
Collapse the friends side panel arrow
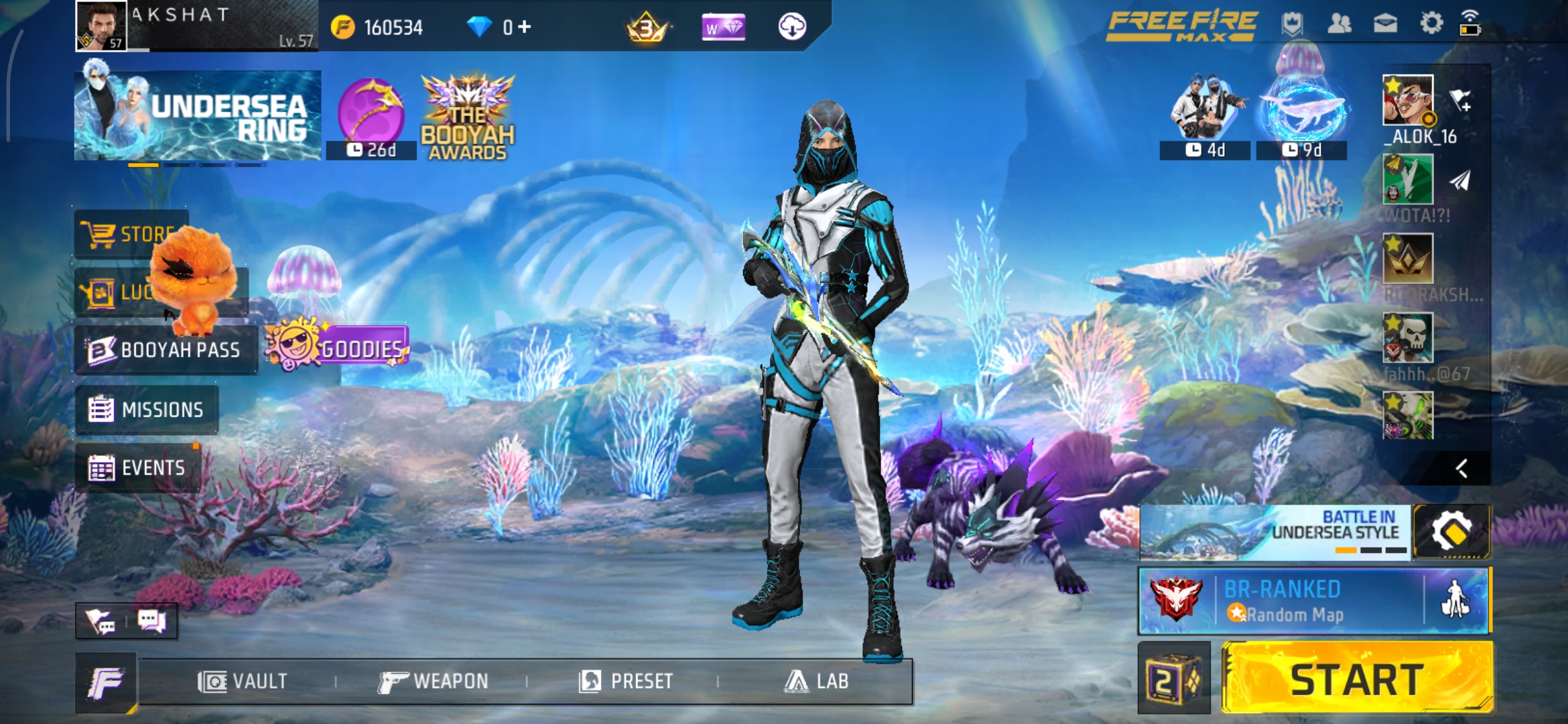pos(1461,469)
